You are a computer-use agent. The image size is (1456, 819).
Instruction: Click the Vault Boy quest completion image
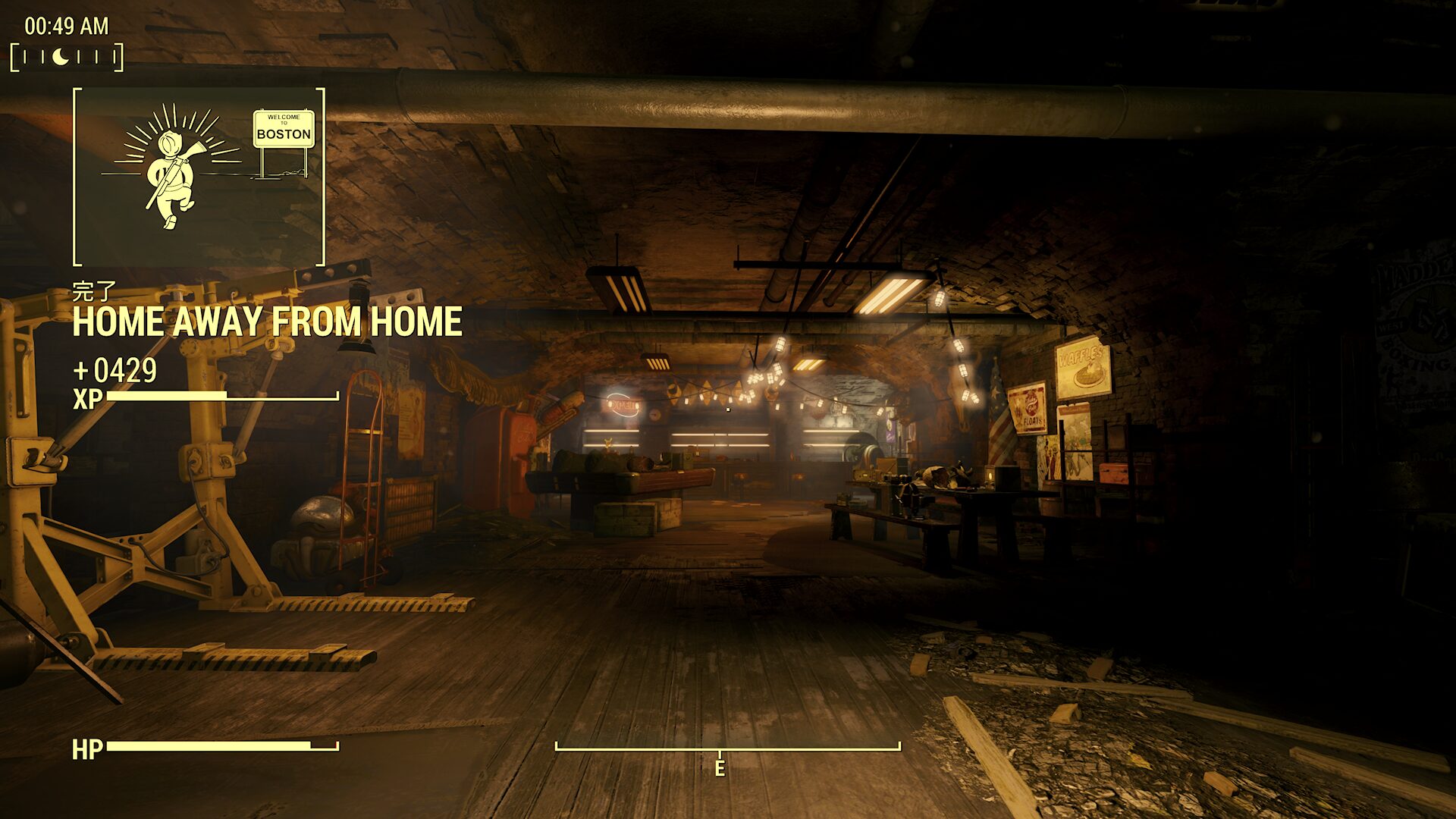point(199,176)
